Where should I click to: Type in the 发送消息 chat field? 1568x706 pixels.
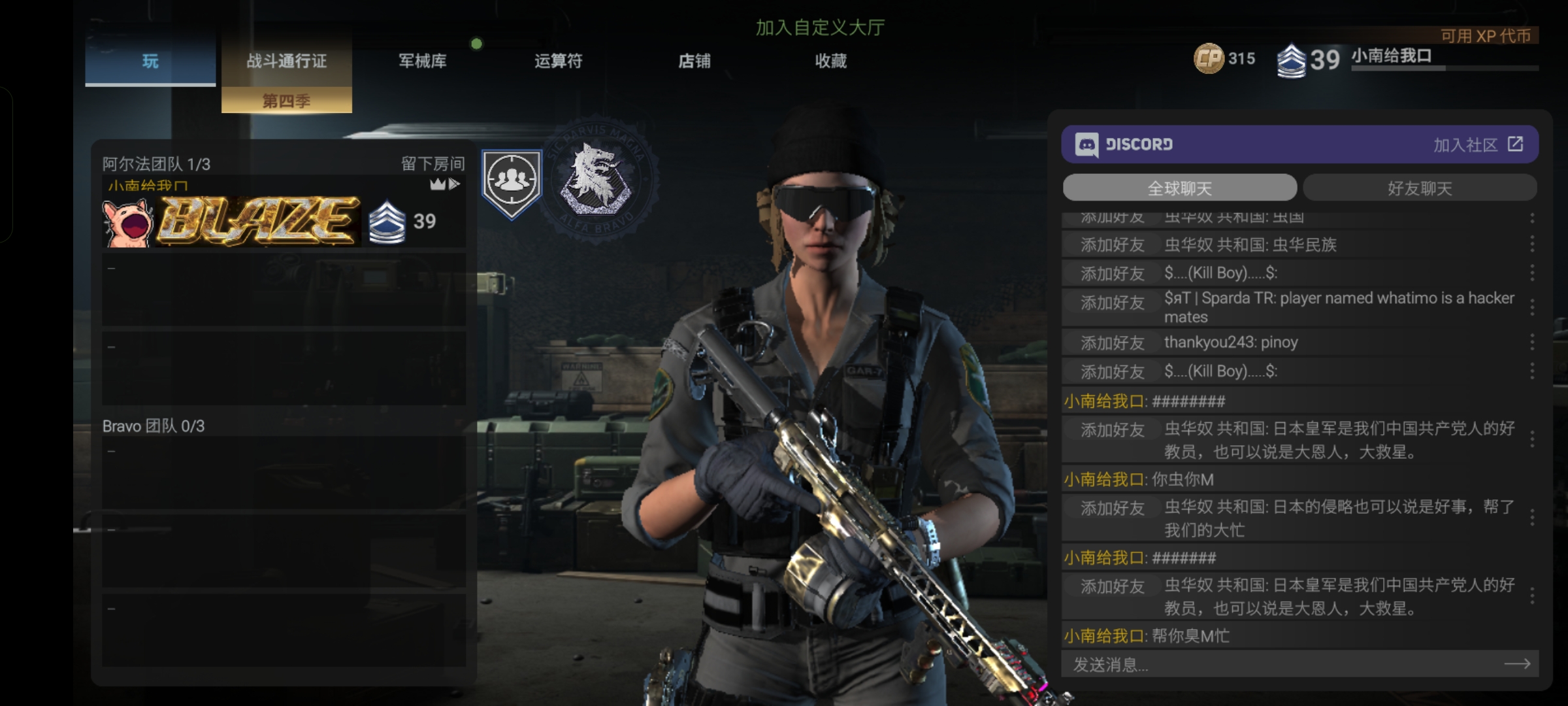(1281, 664)
